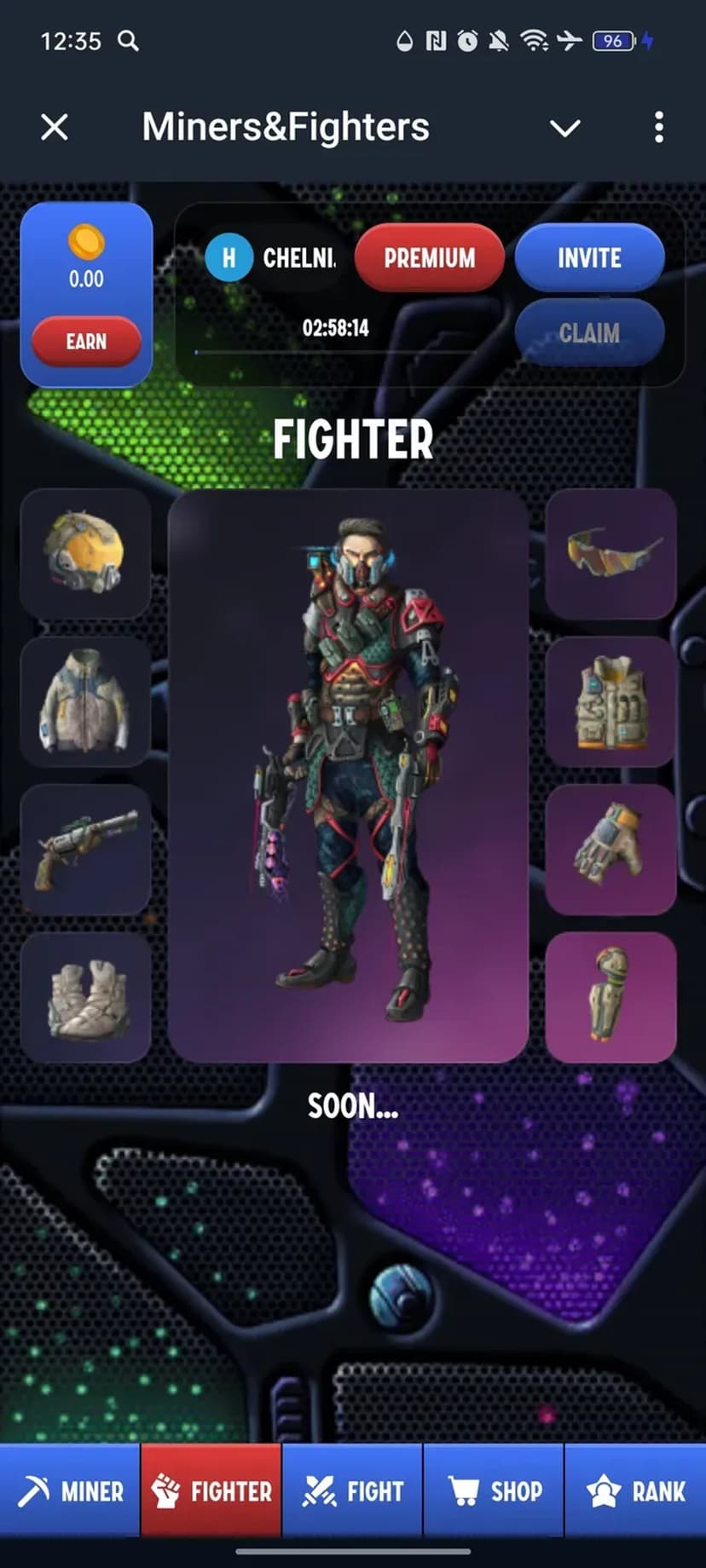
Task: Go to the FIGHT tab
Action: (x=352, y=1491)
